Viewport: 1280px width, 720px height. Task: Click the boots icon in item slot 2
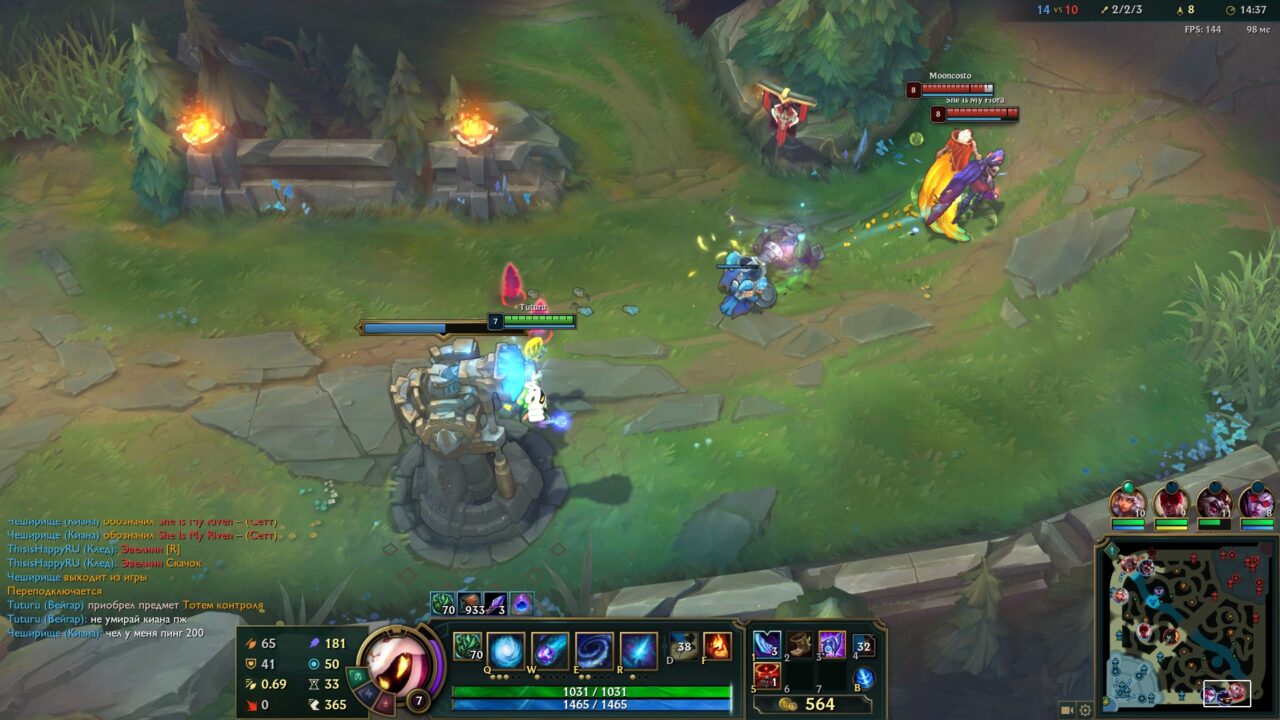pos(799,647)
